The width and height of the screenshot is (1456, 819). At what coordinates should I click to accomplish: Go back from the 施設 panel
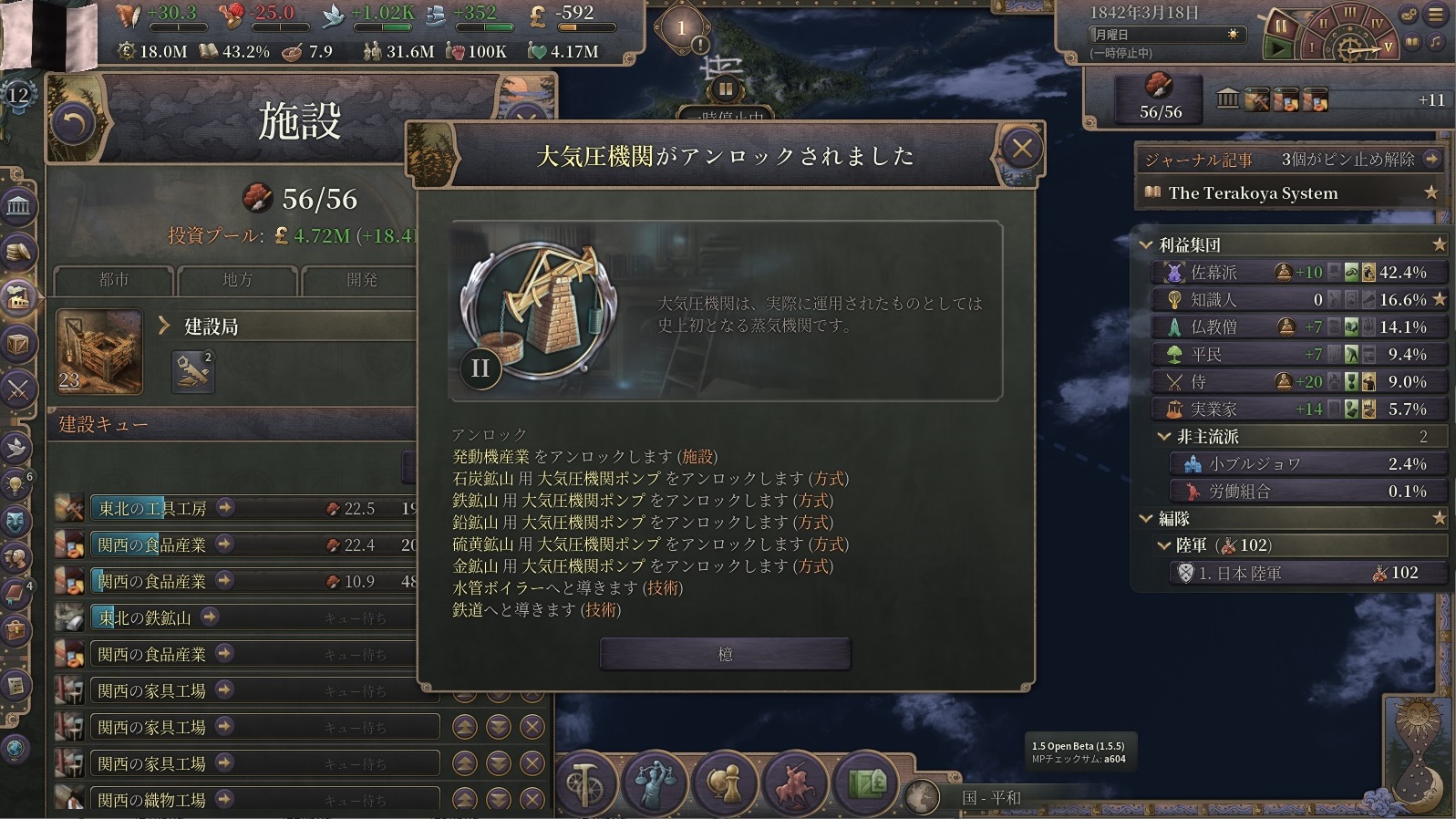click(73, 123)
